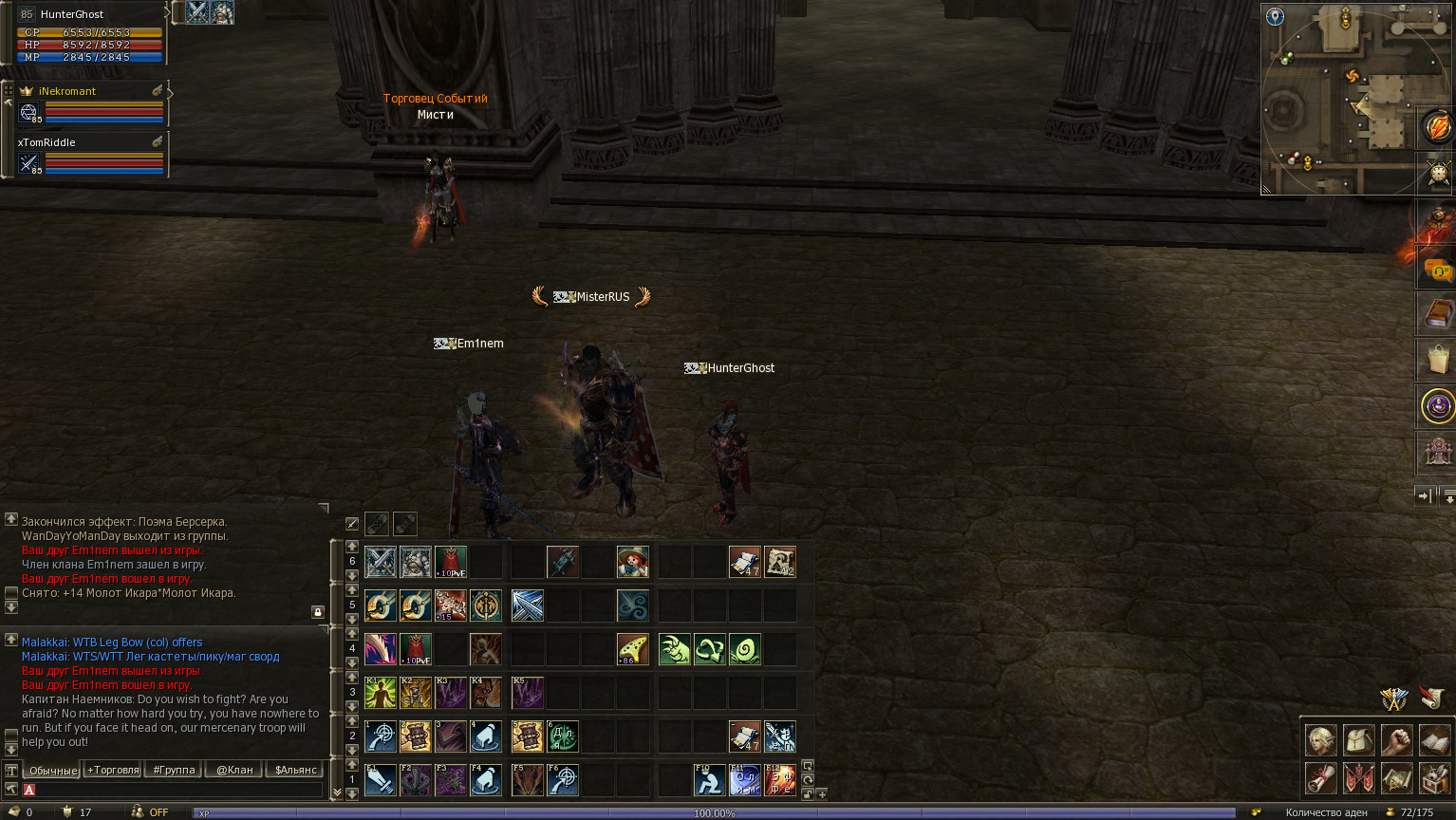Open the clan banners menu icon
This screenshot has height=820, width=1456.
point(1358,778)
